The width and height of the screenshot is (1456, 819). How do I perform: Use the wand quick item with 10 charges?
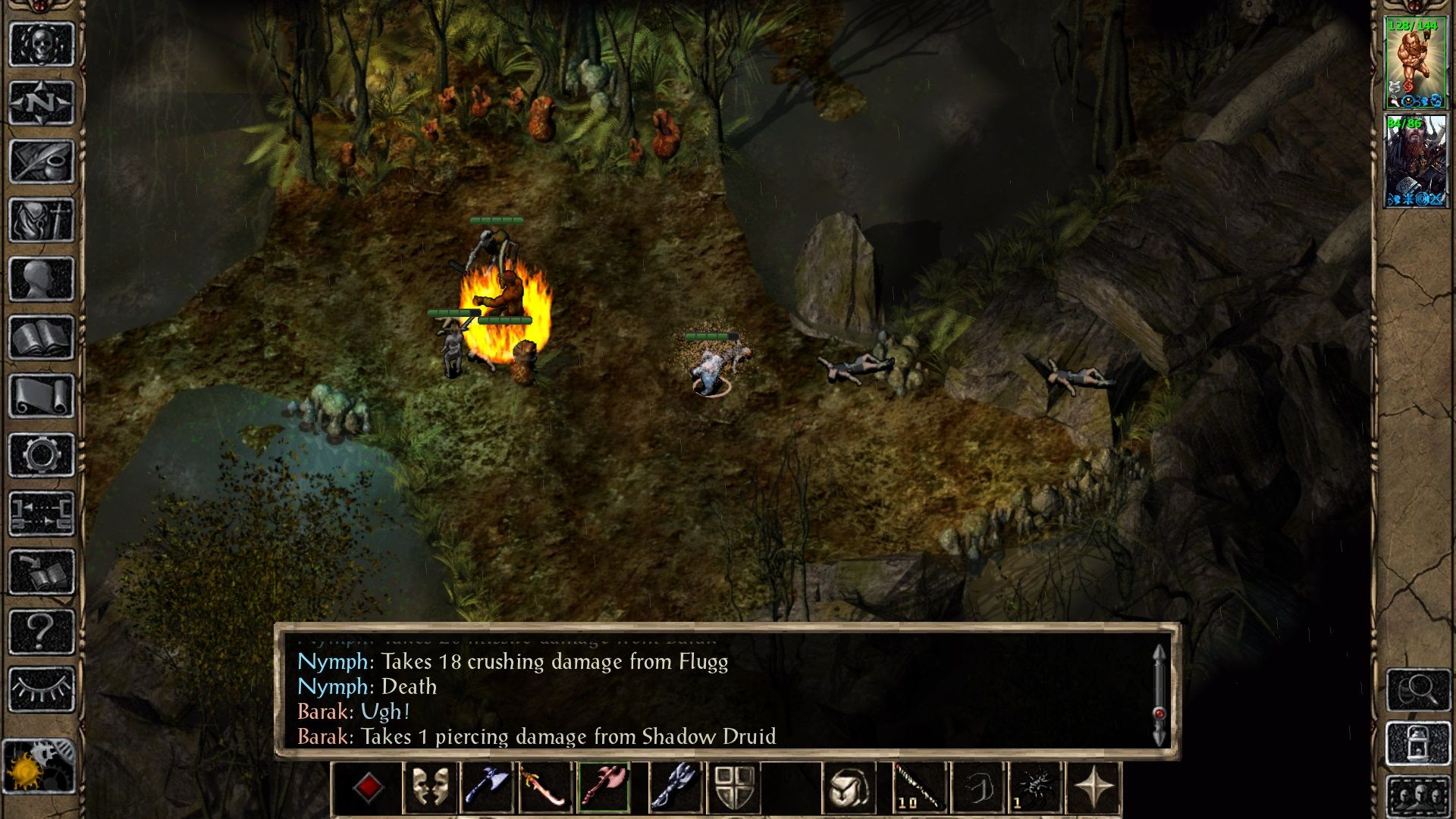pos(920,787)
